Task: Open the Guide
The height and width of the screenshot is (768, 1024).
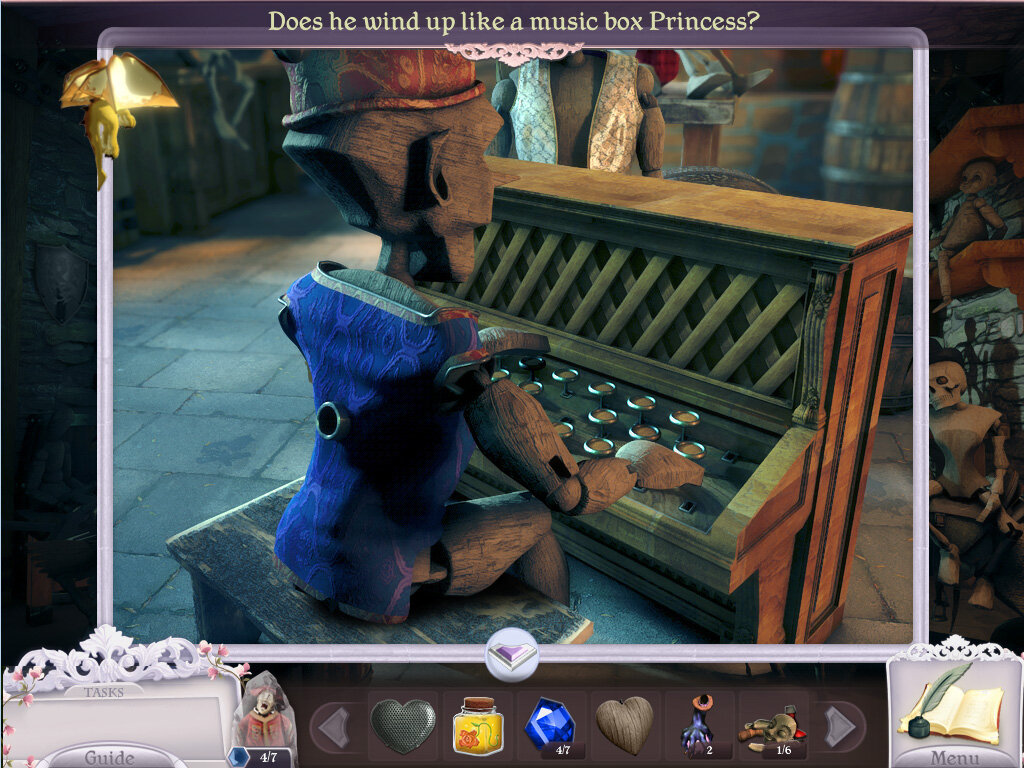Action: (110, 756)
